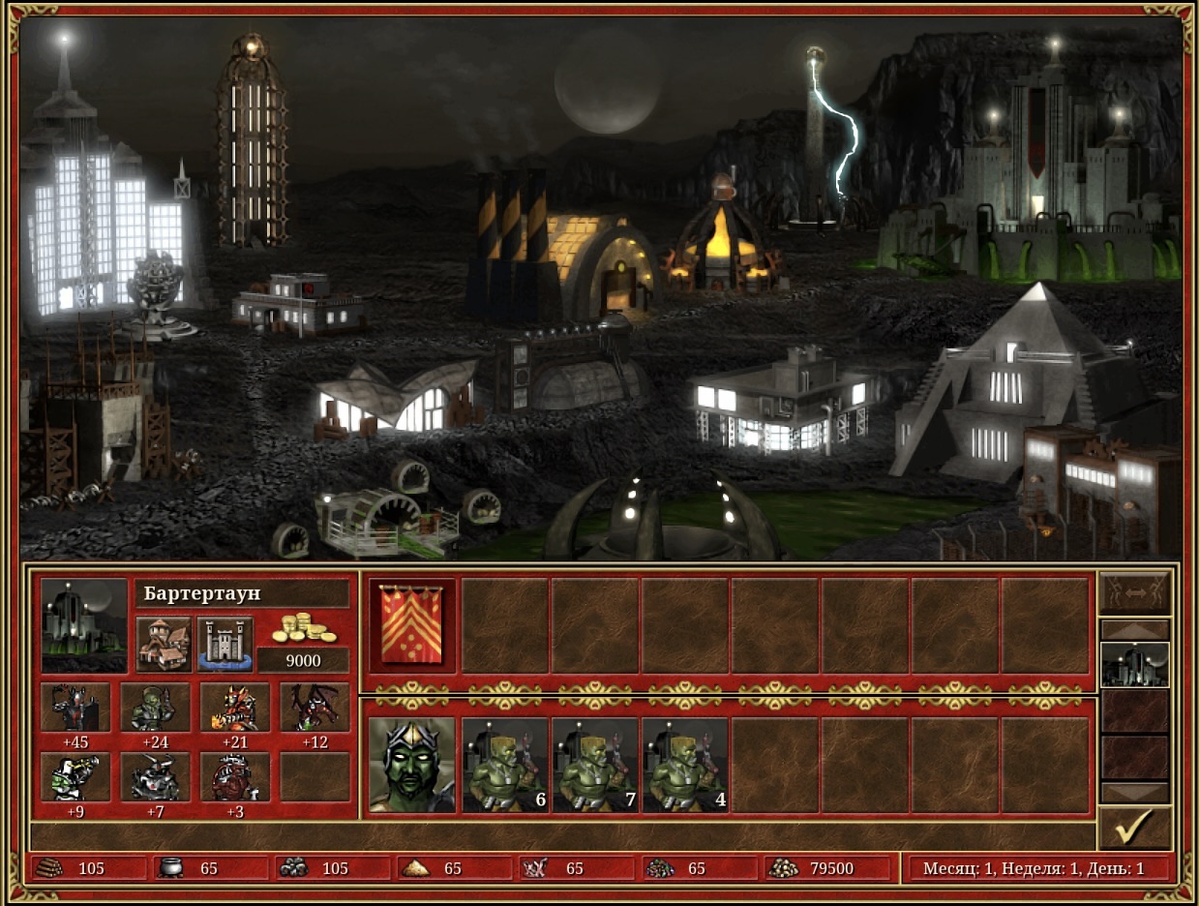This screenshot has height=906, width=1200.
Task: Select the creature stack of 7
Action: coord(594,764)
